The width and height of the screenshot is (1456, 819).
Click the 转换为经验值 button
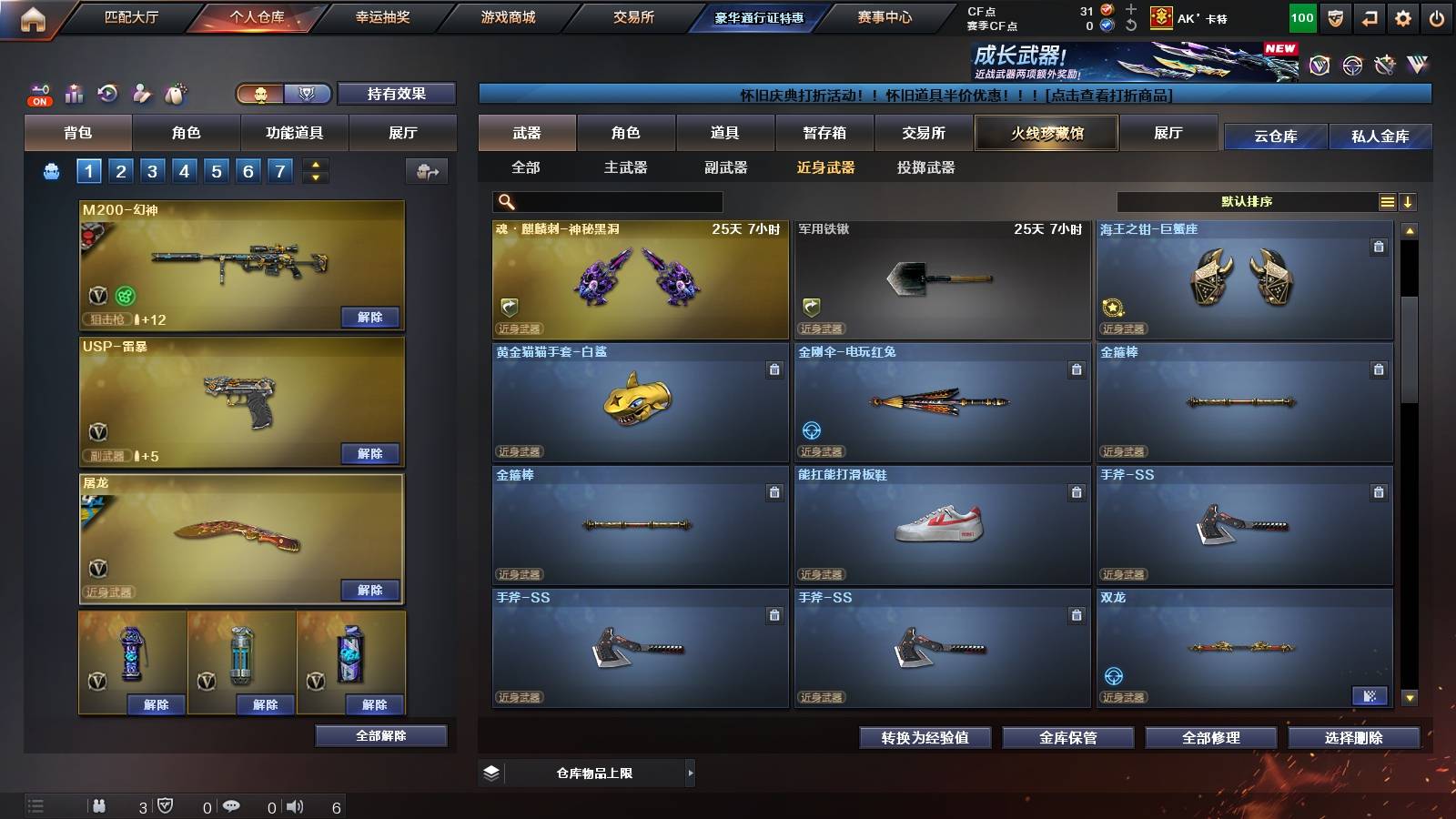pyautogui.click(x=925, y=738)
